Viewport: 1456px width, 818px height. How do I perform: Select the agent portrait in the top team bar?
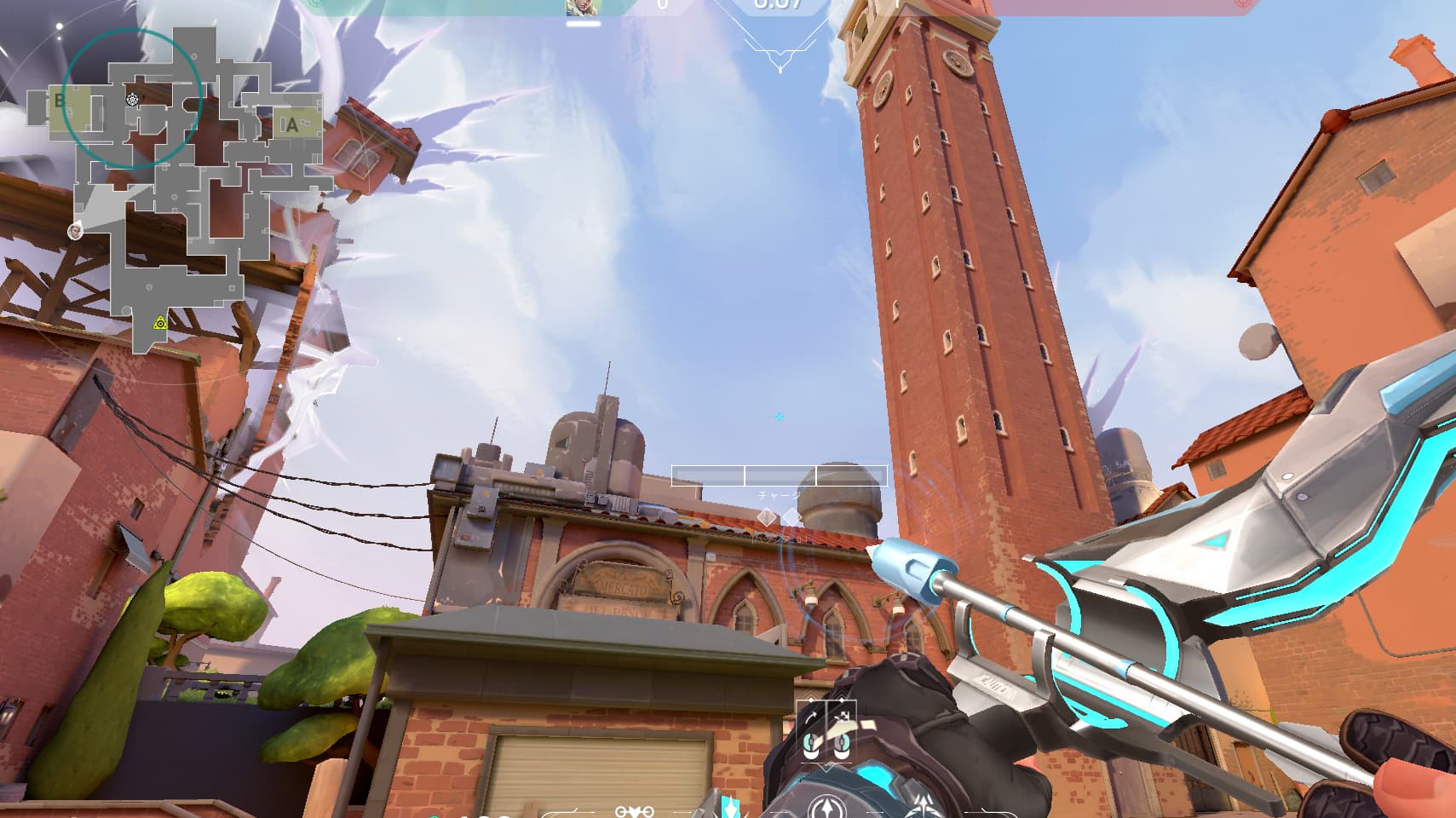coord(583,9)
